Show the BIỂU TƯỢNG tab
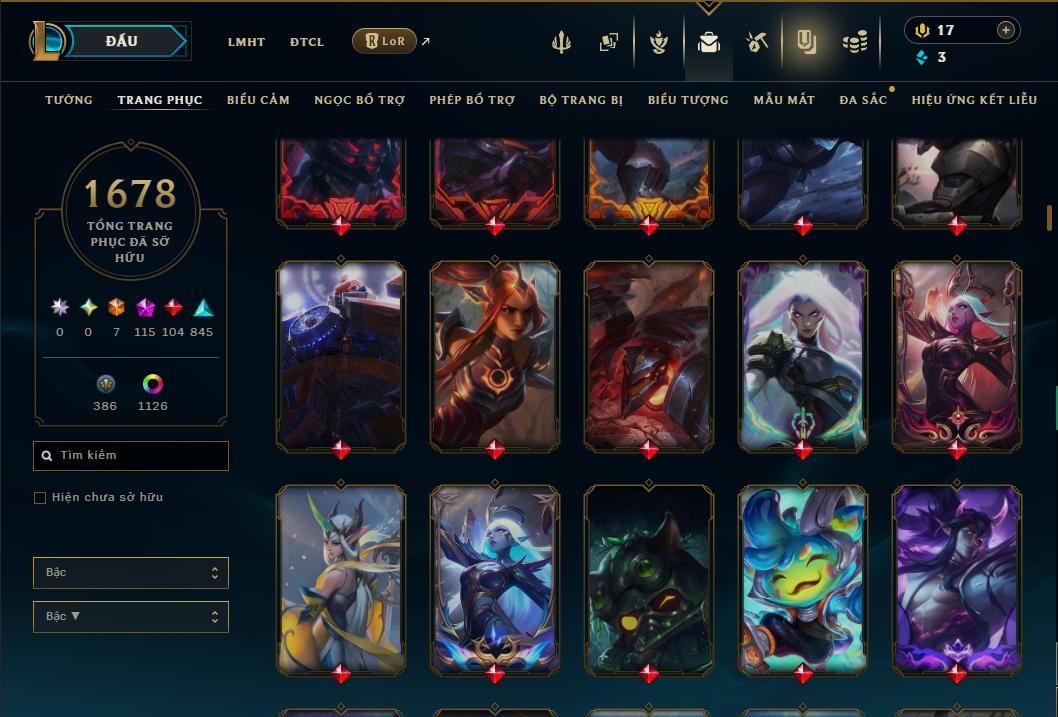Image resolution: width=1058 pixels, height=717 pixels. click(x=688, y=100)
